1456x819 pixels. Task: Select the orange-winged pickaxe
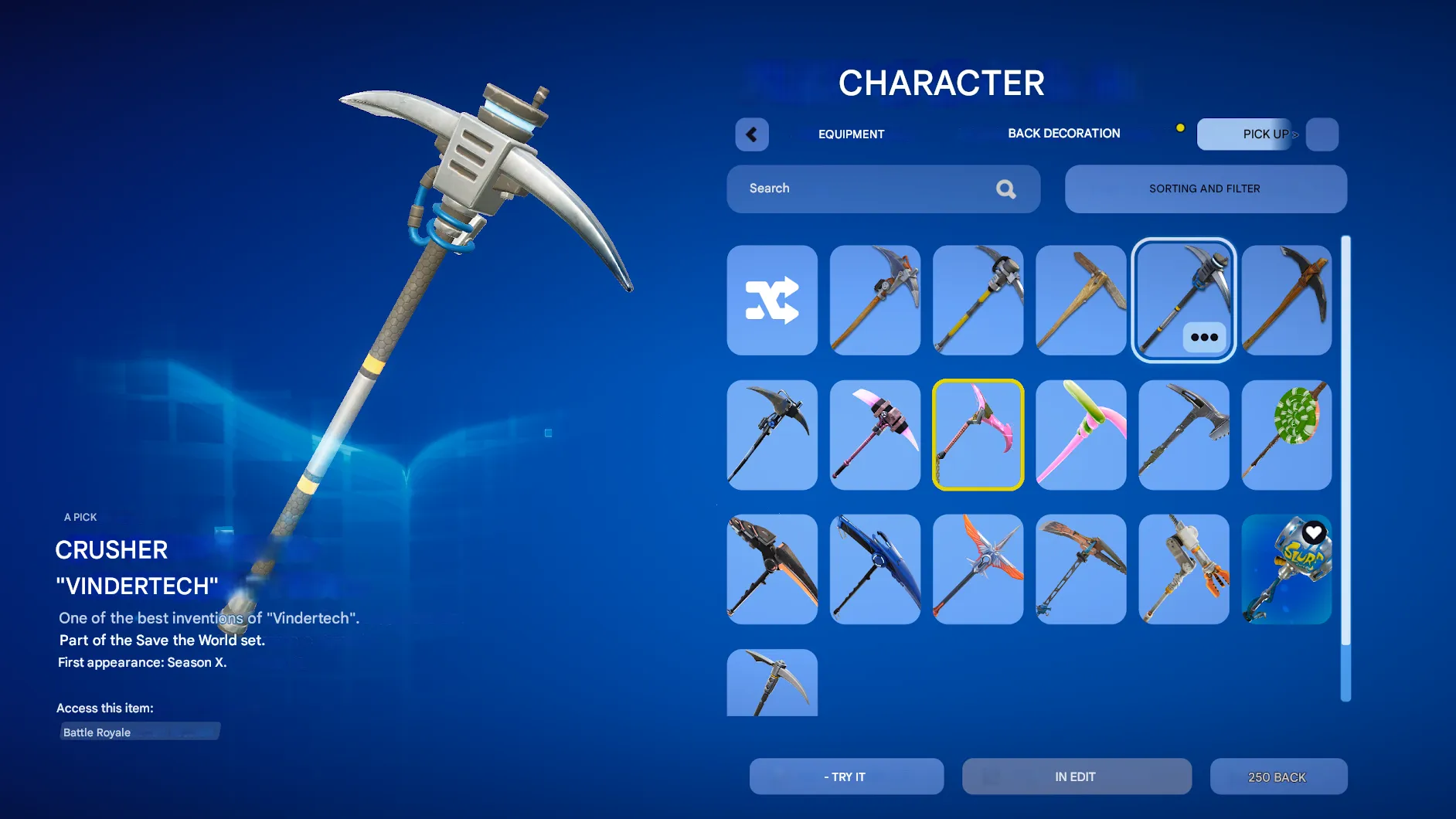tap(978, 569)
